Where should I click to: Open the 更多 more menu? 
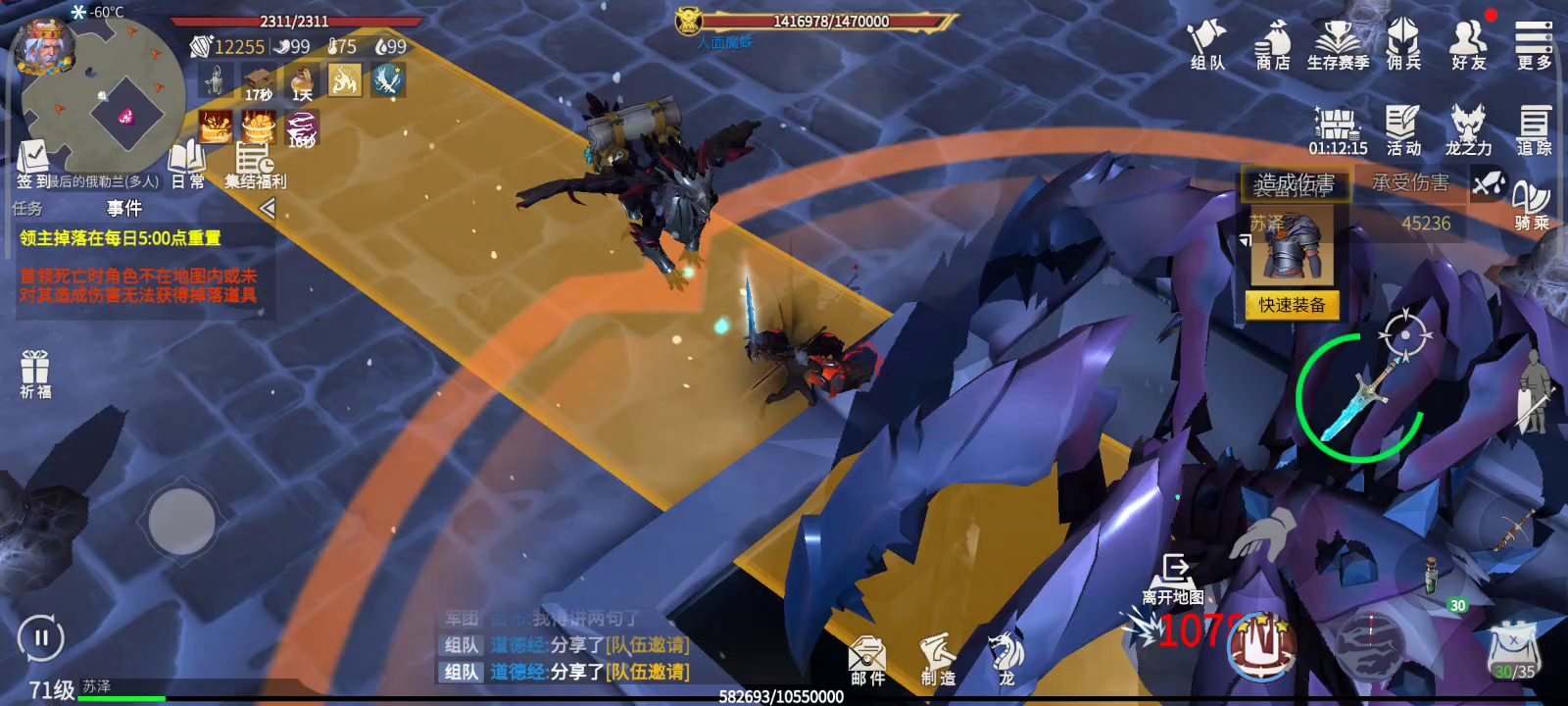coord(1534,45)
